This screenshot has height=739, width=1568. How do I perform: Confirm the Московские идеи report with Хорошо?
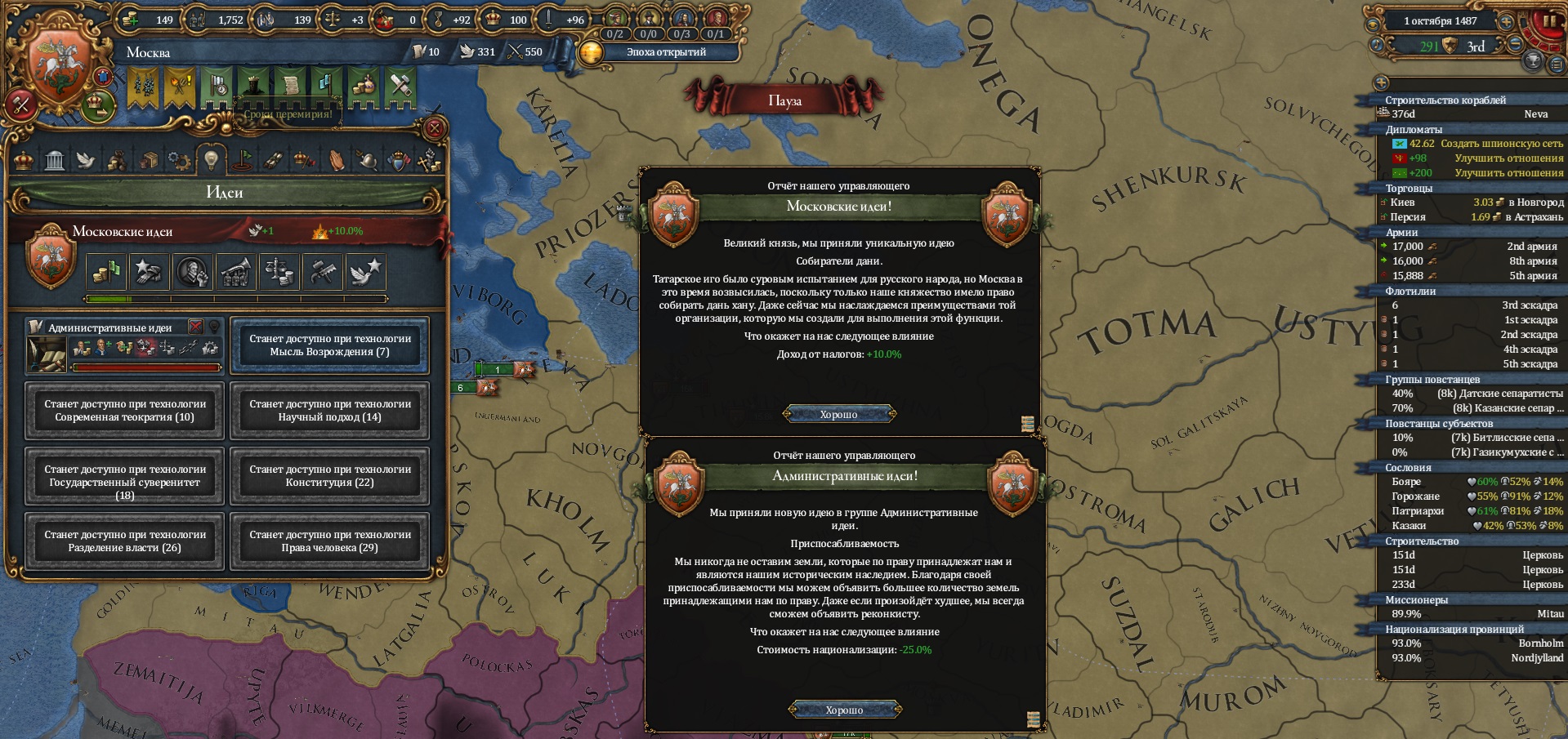(839, 414)
